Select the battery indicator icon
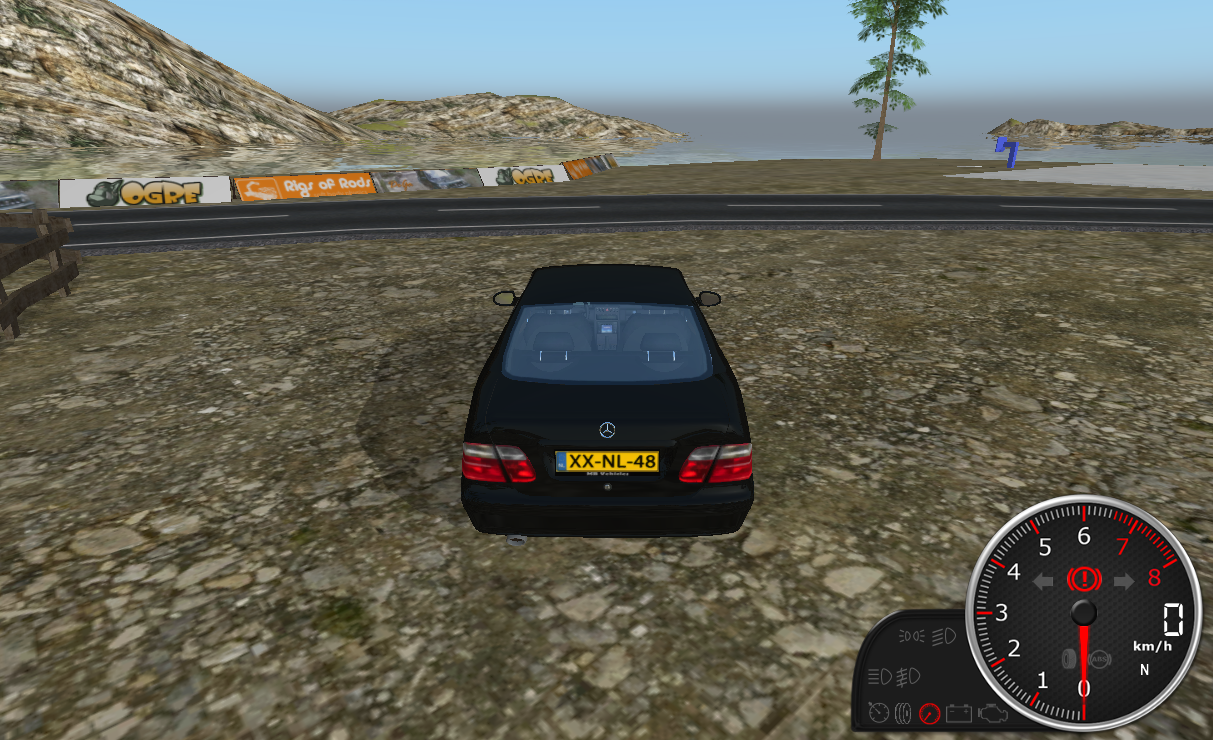This screenshot has width=1213, height=740. click(x=958, y=713)
